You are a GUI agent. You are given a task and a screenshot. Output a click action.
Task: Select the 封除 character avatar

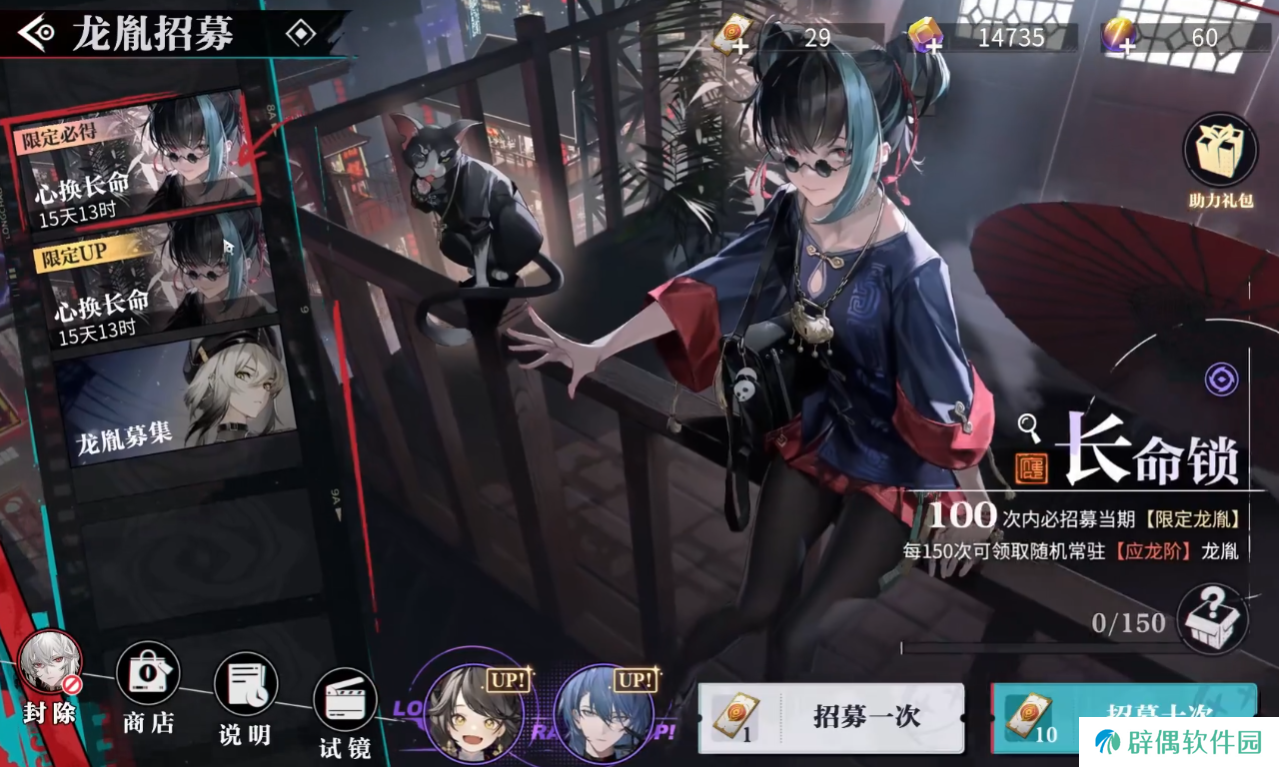tap(50, 668)
